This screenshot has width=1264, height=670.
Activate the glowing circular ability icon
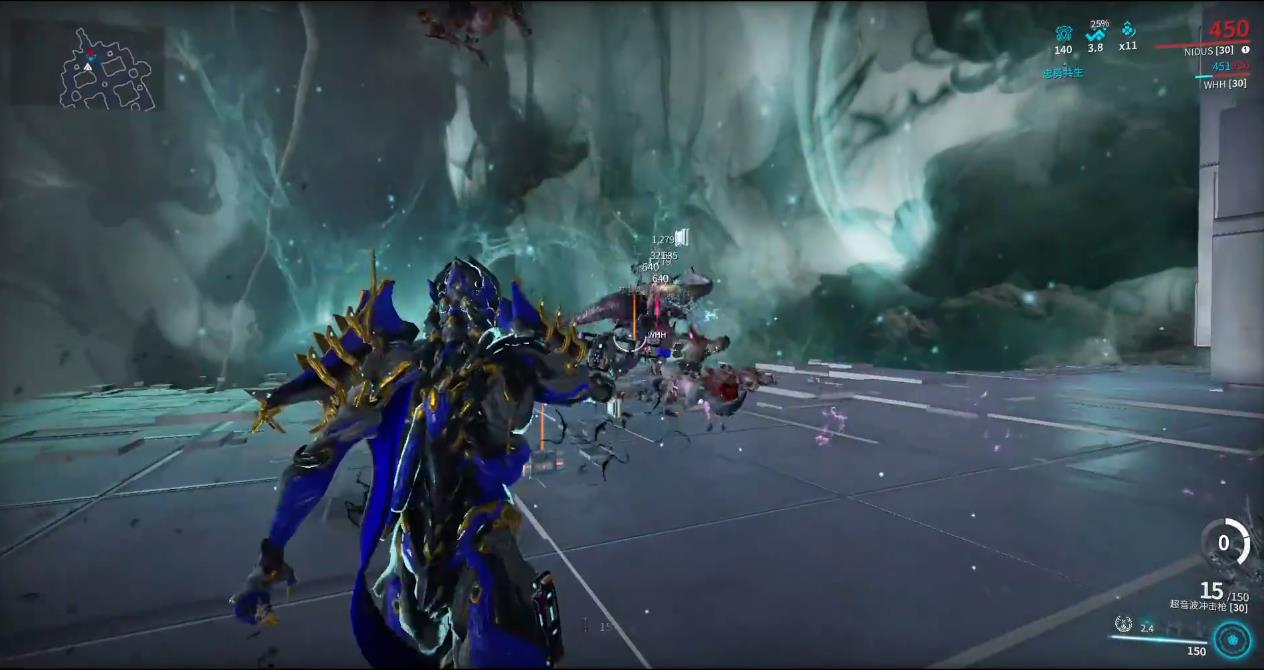coord(1231,640)
